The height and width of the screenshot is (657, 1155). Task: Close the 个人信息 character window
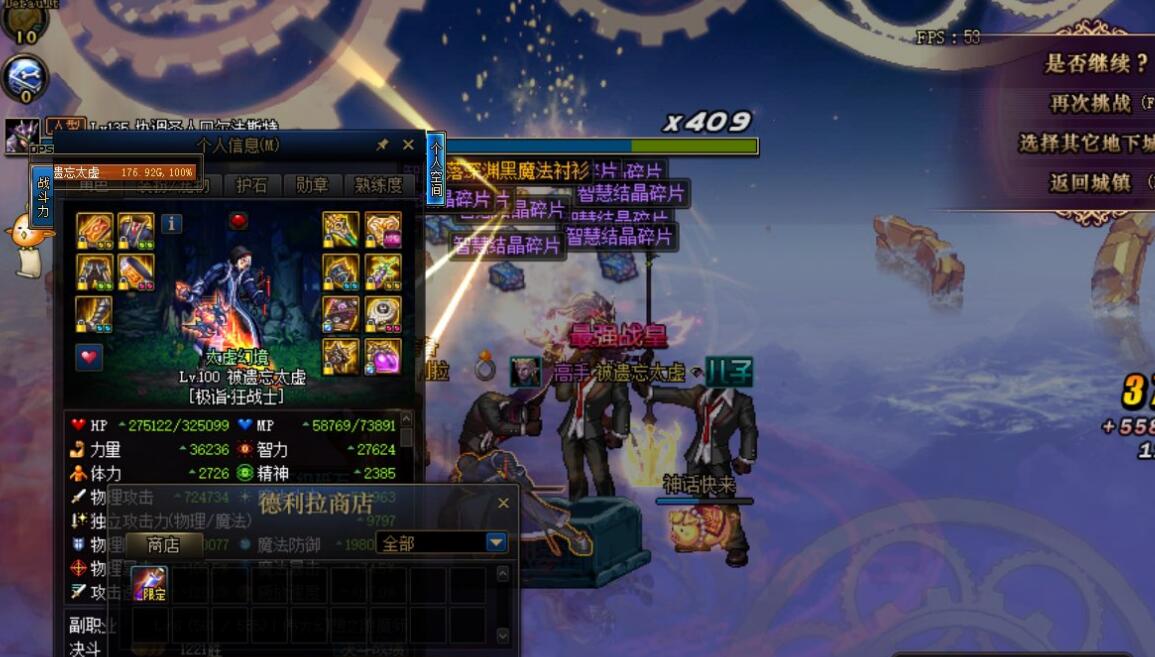[408, 145]
